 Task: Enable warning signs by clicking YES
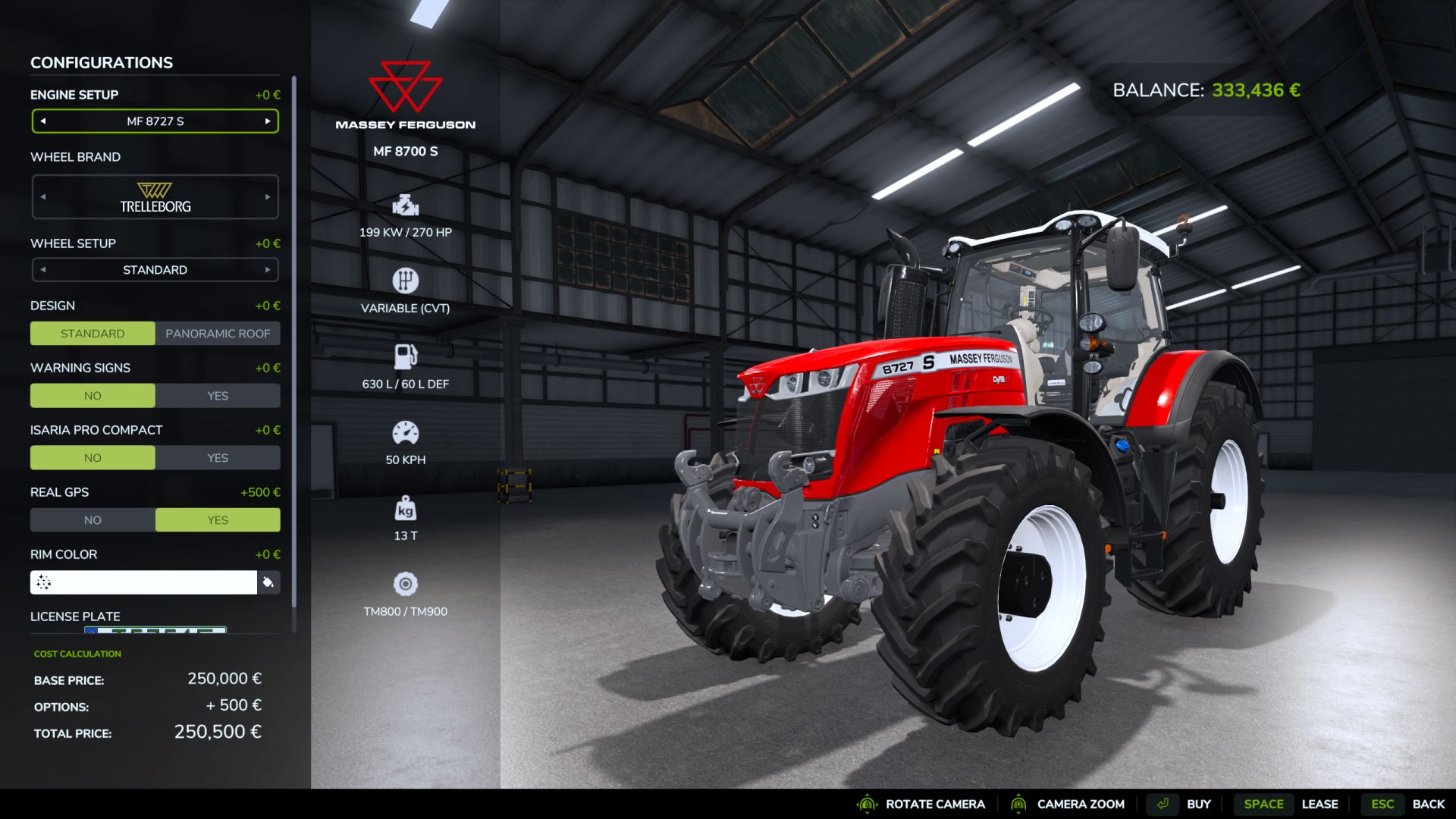point(218,395)
